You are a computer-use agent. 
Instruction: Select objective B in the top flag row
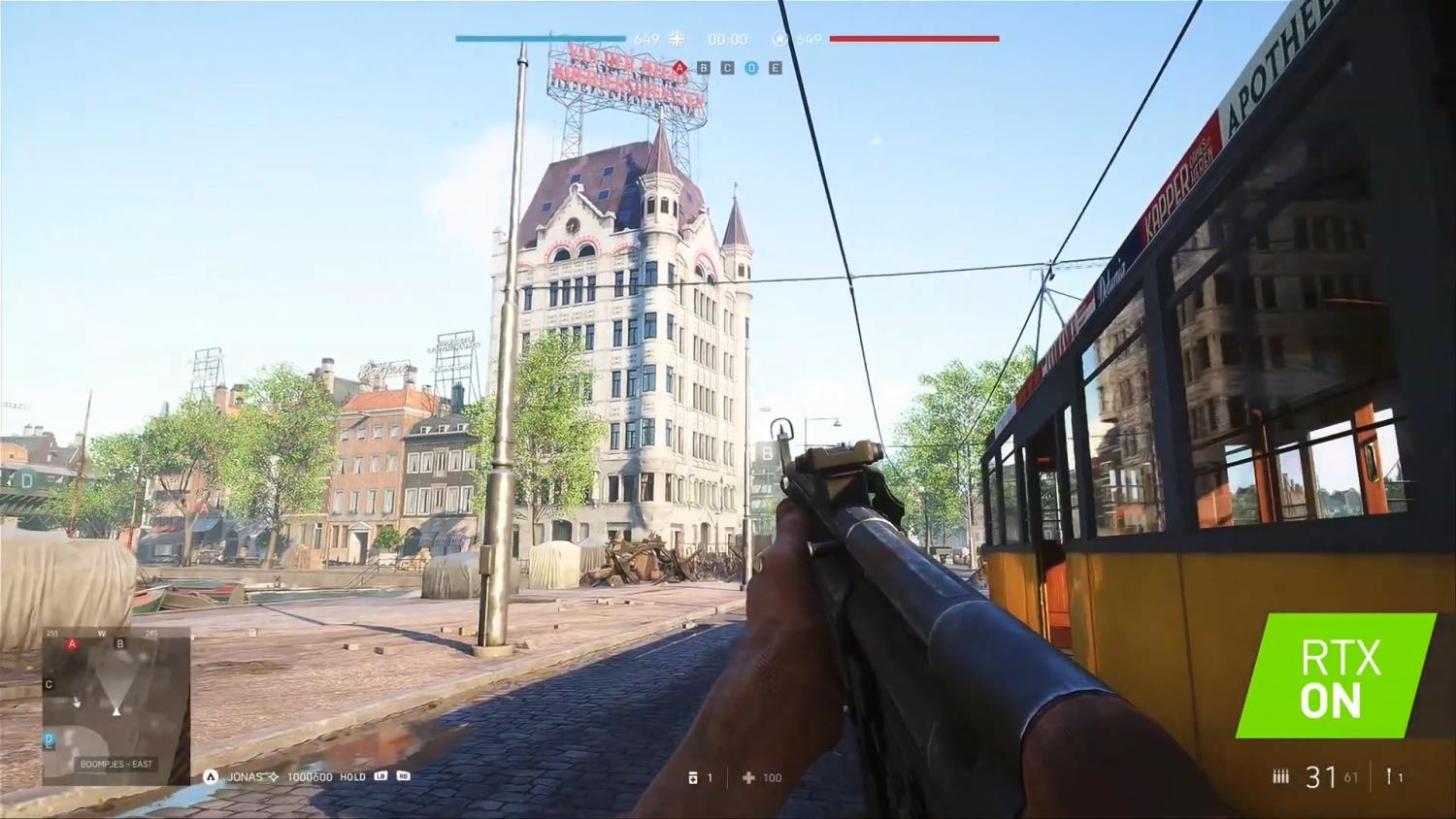pos(704,68)
